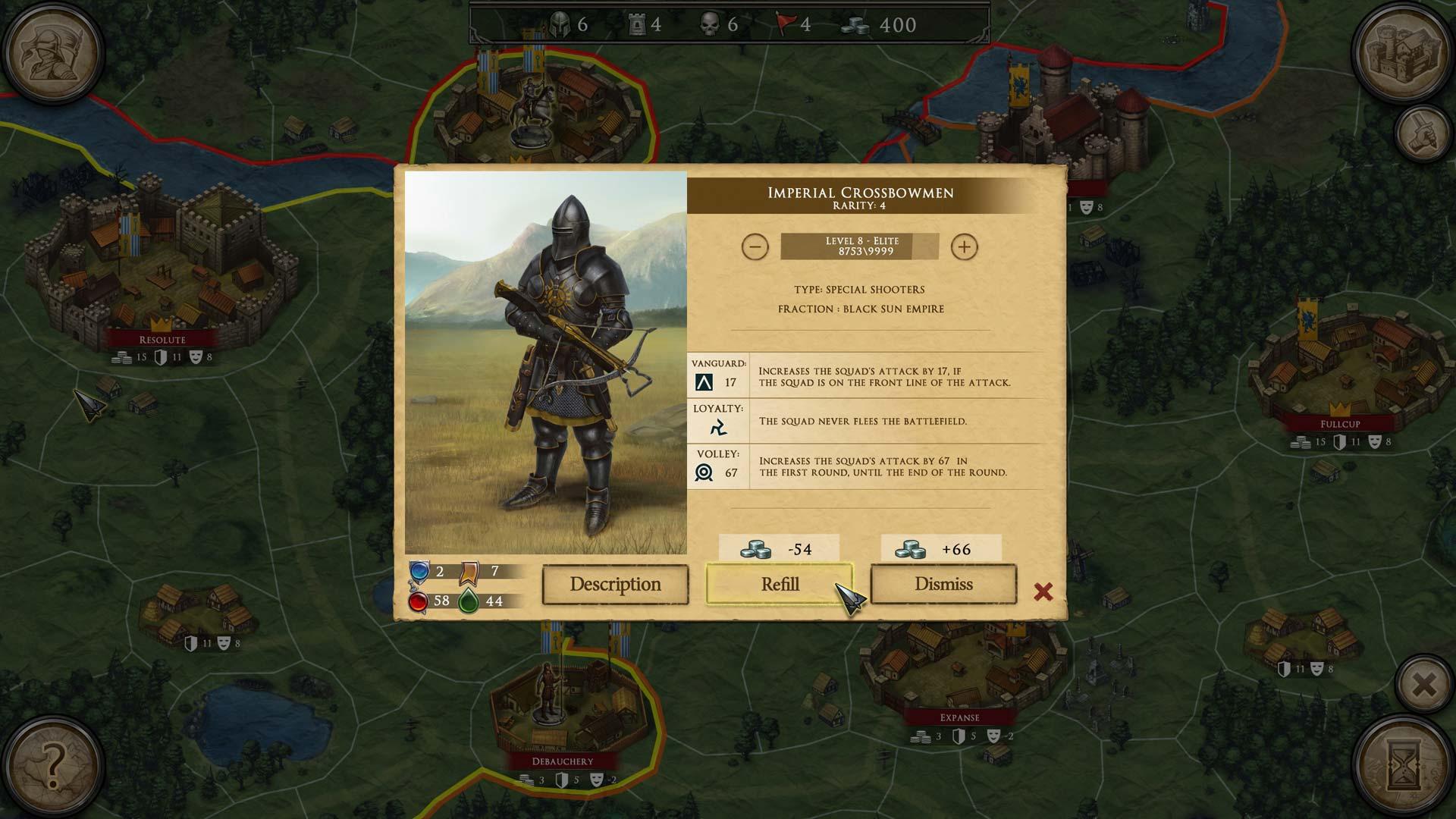Click the sword-in-hand round button
Screen dimensions: 1456x819
[x=1424, y=133]
